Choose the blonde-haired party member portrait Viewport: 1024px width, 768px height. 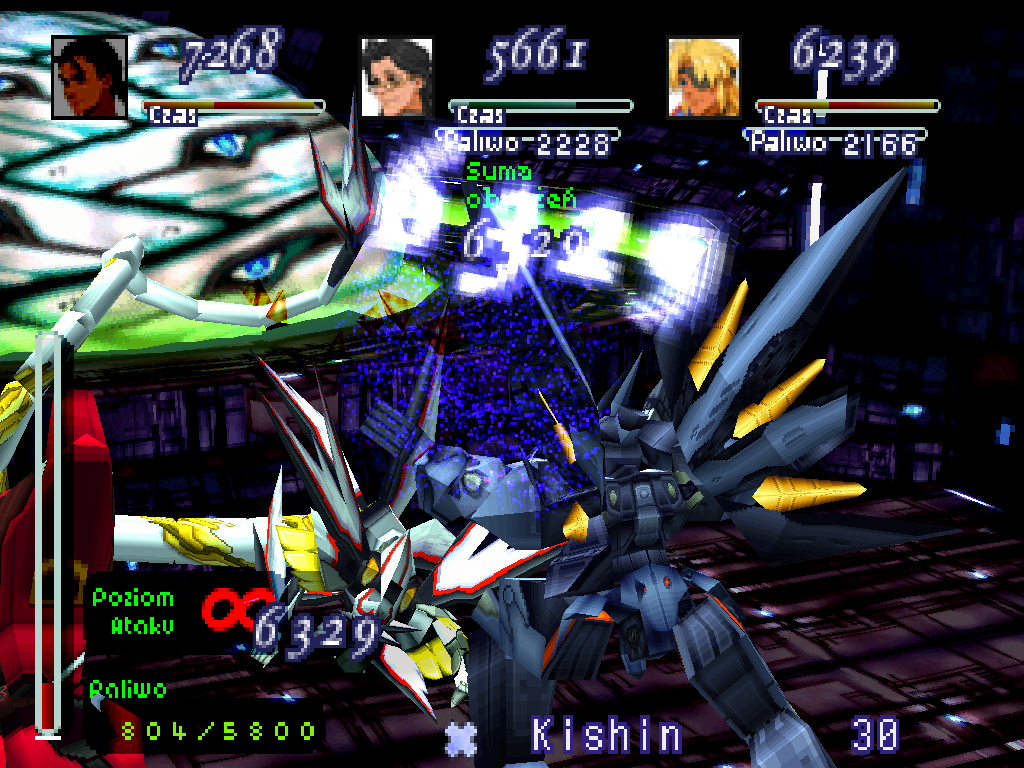coord(703,77)
